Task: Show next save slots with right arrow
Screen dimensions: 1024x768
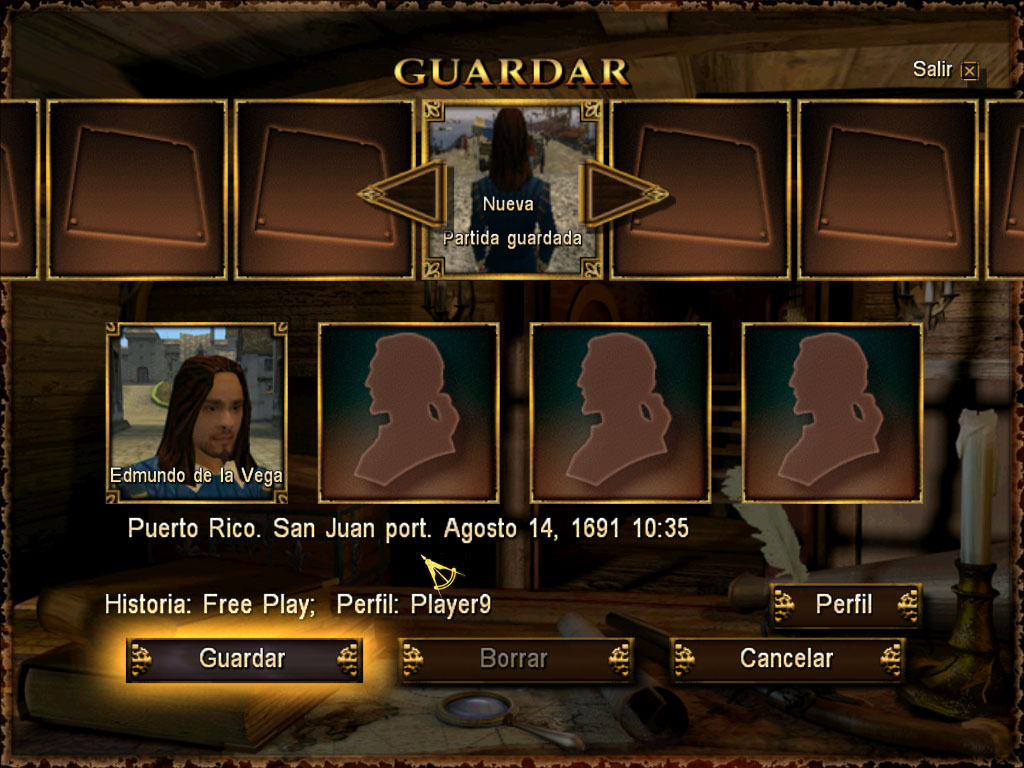Action: tap(622, 193)
